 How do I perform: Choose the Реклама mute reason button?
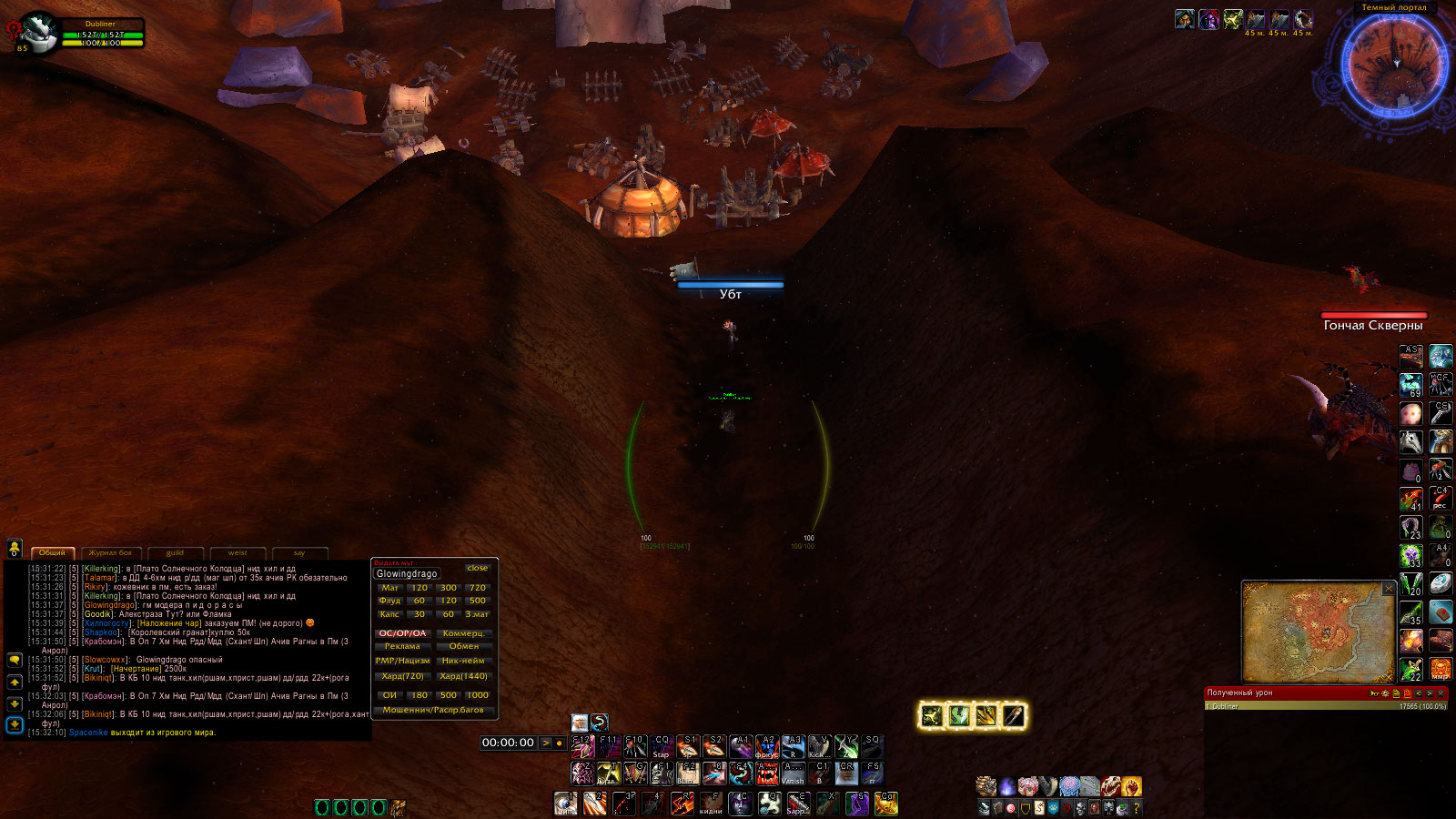402,646
